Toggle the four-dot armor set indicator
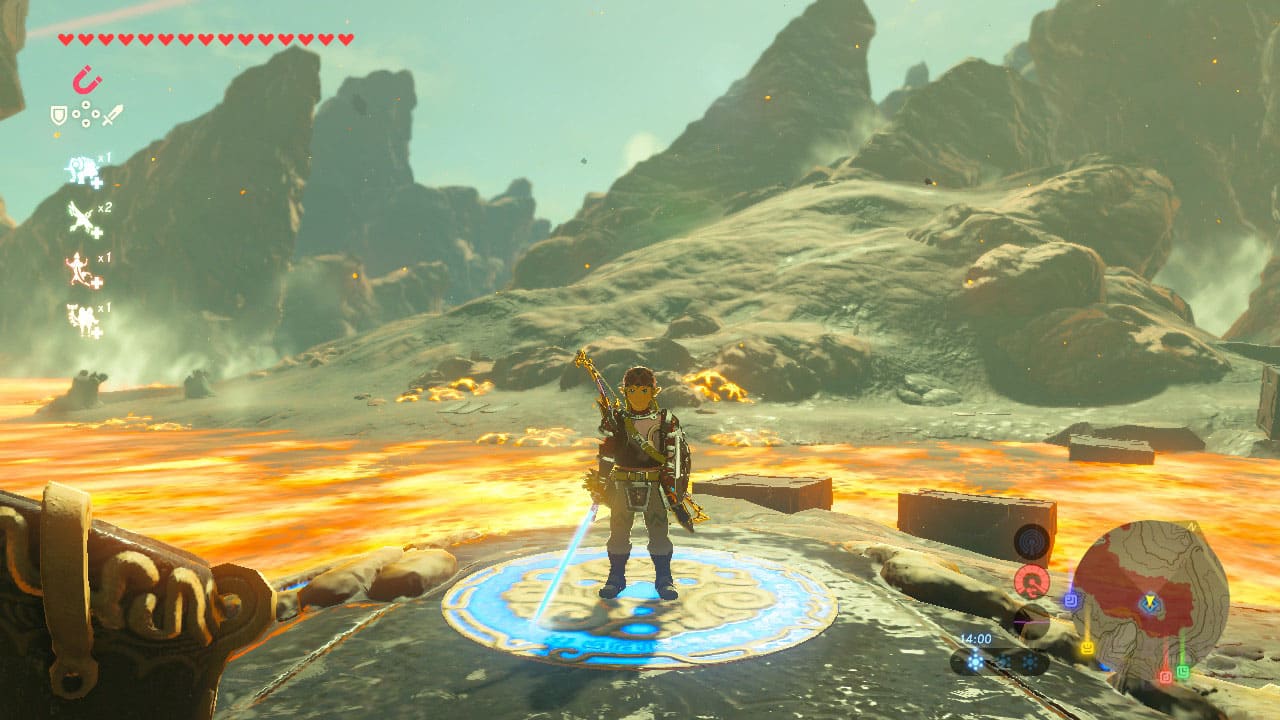1280x720 pixels. 85,112
